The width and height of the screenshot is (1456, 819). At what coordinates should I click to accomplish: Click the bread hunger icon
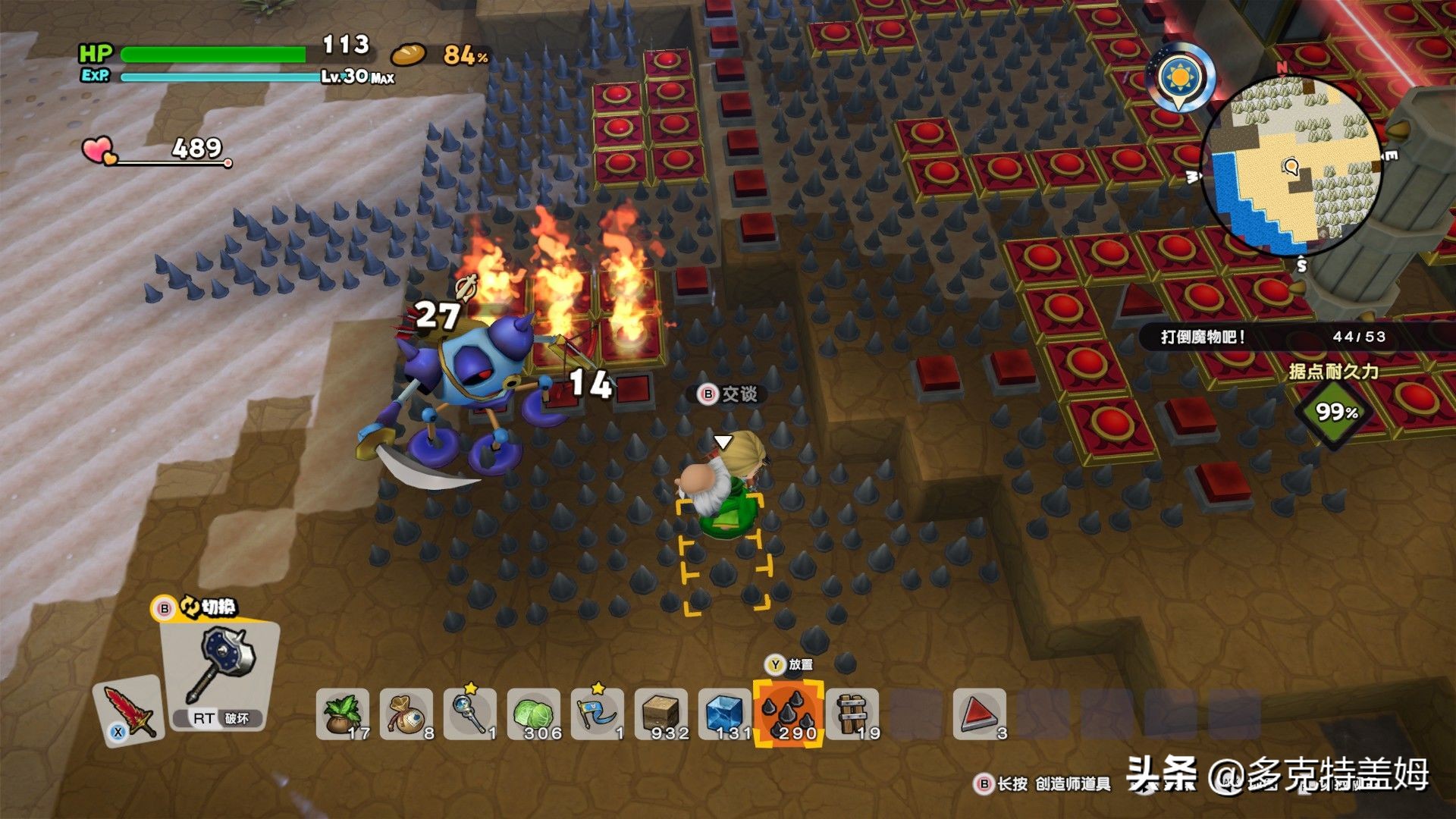click(409, 55)
